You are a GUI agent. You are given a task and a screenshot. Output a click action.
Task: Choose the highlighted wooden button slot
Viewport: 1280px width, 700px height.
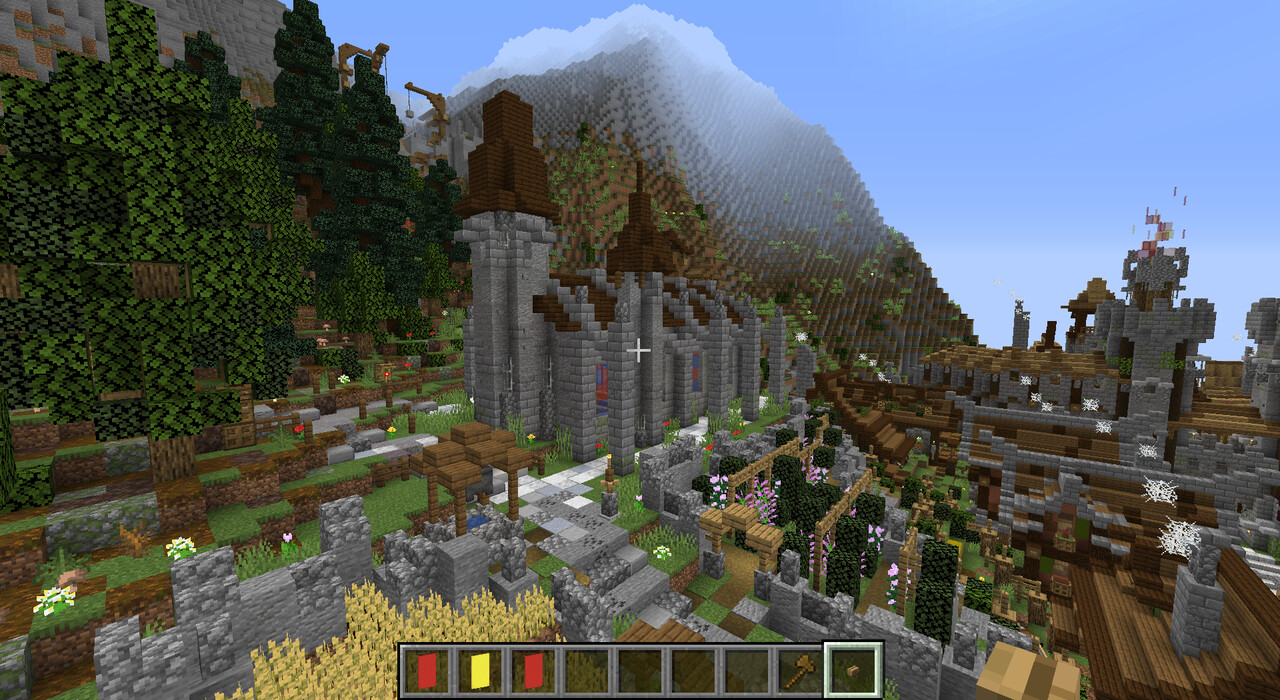point(853,670)
